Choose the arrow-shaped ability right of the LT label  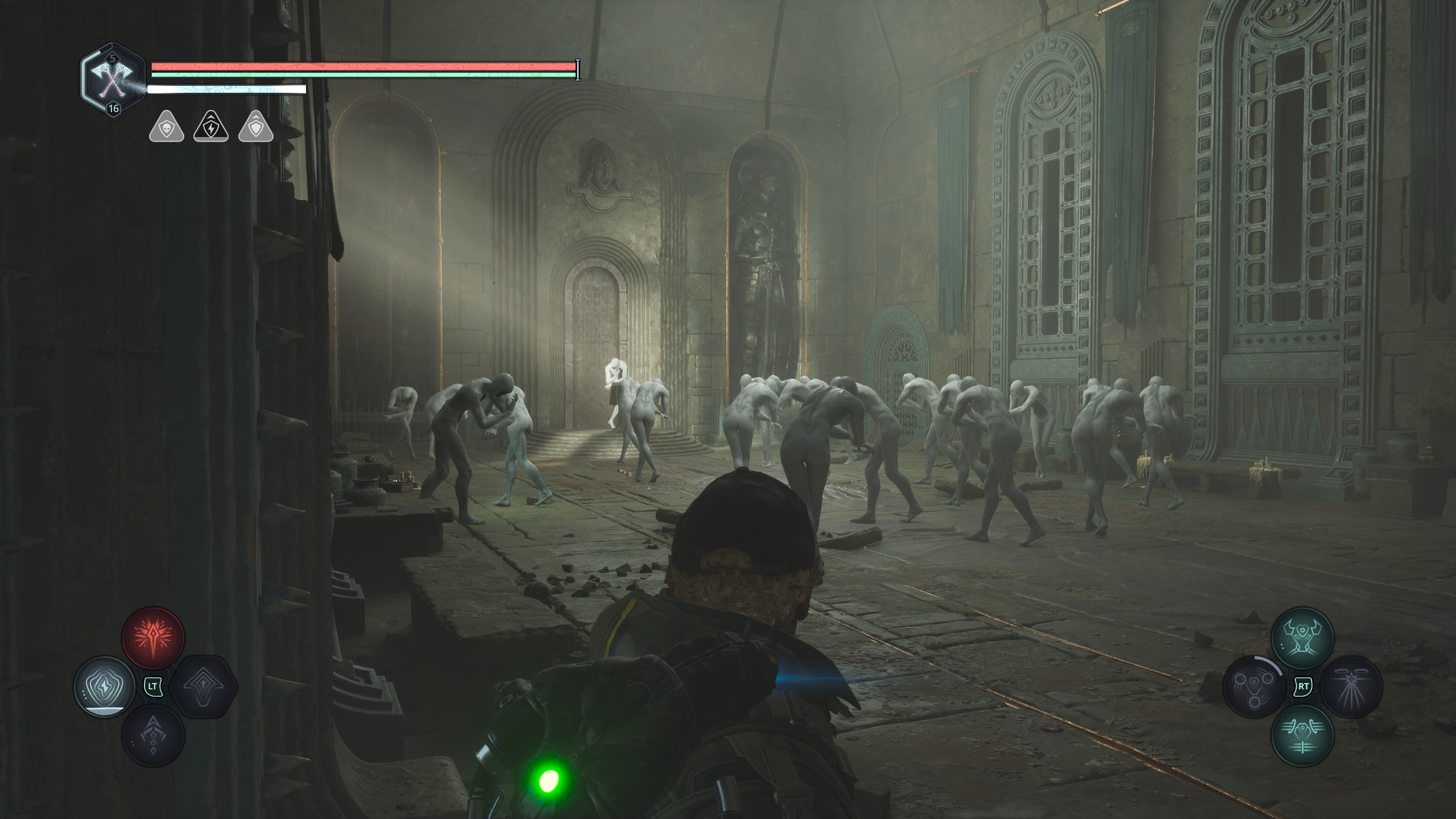pos(203,688)
